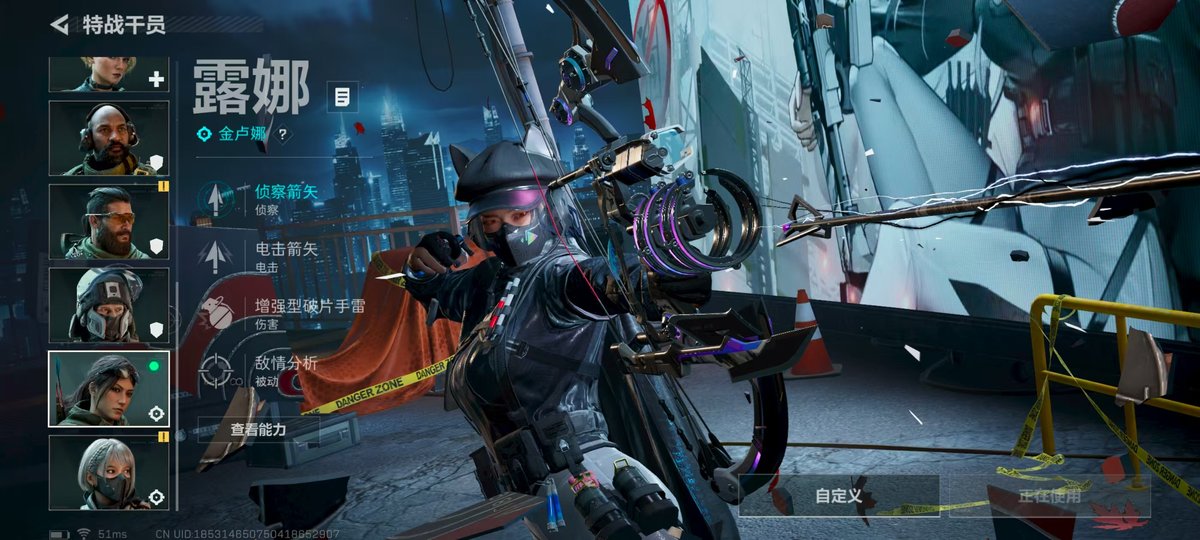Viewport: 1200px width, 540px height.
Task: View the 敌情分析 passive ability
Action: point(260,368)
